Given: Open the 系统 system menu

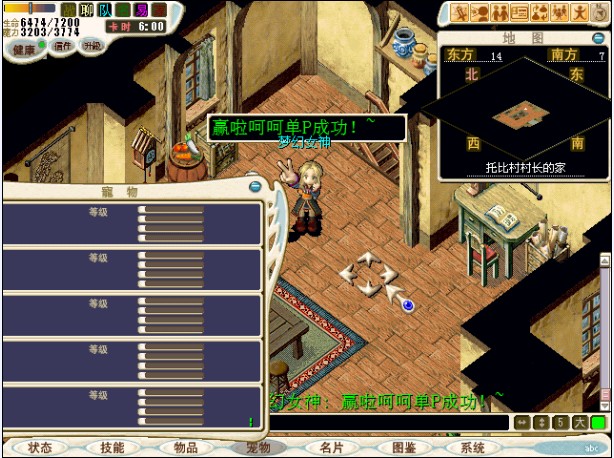Looking at the screenshot, I should [473, 448].
